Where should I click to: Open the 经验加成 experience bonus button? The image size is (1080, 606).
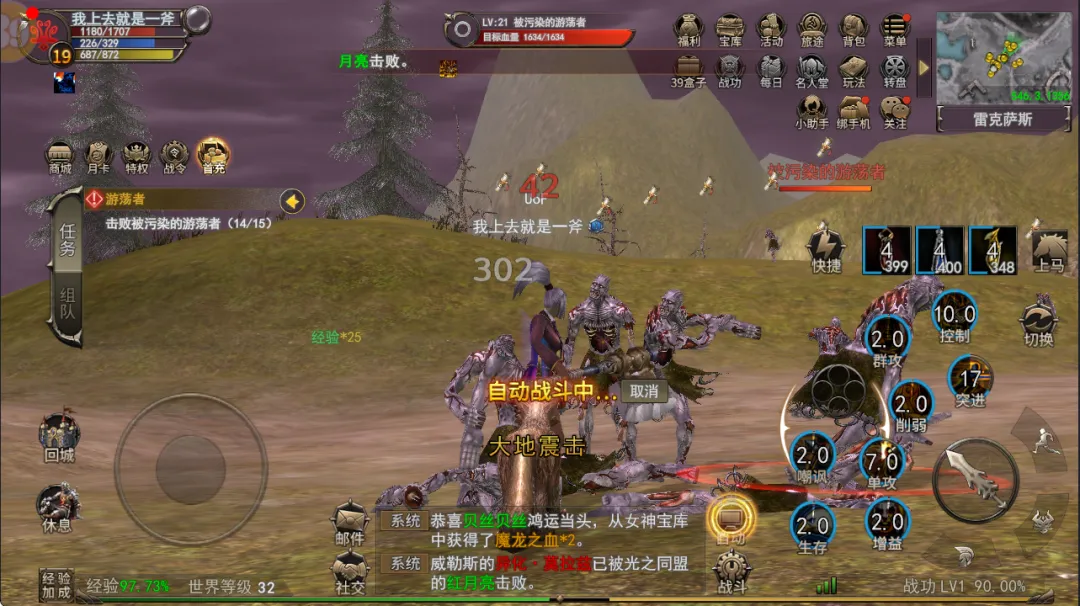pos(56,585)
